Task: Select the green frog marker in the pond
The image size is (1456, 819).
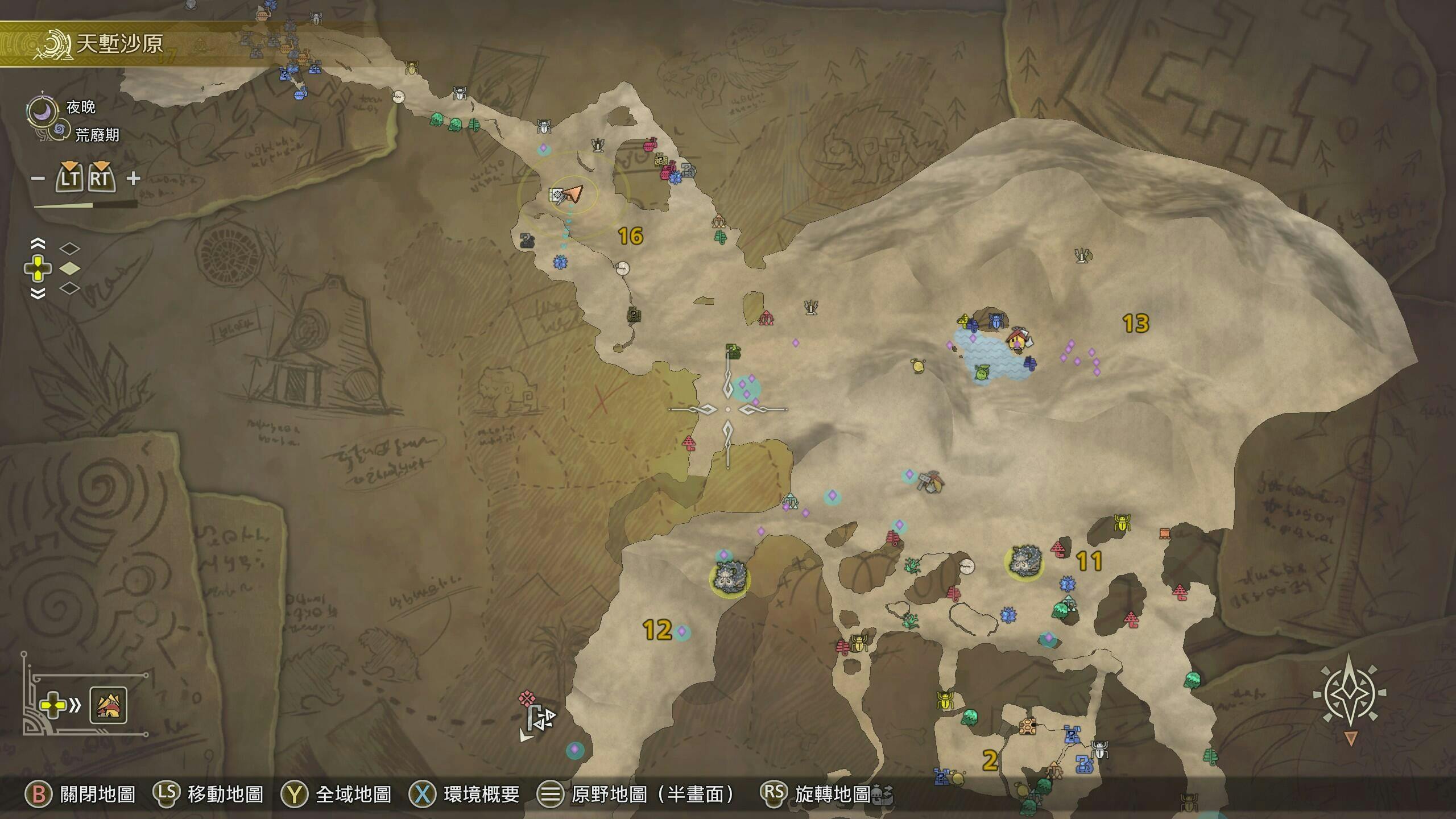Action: pos(981,373)
